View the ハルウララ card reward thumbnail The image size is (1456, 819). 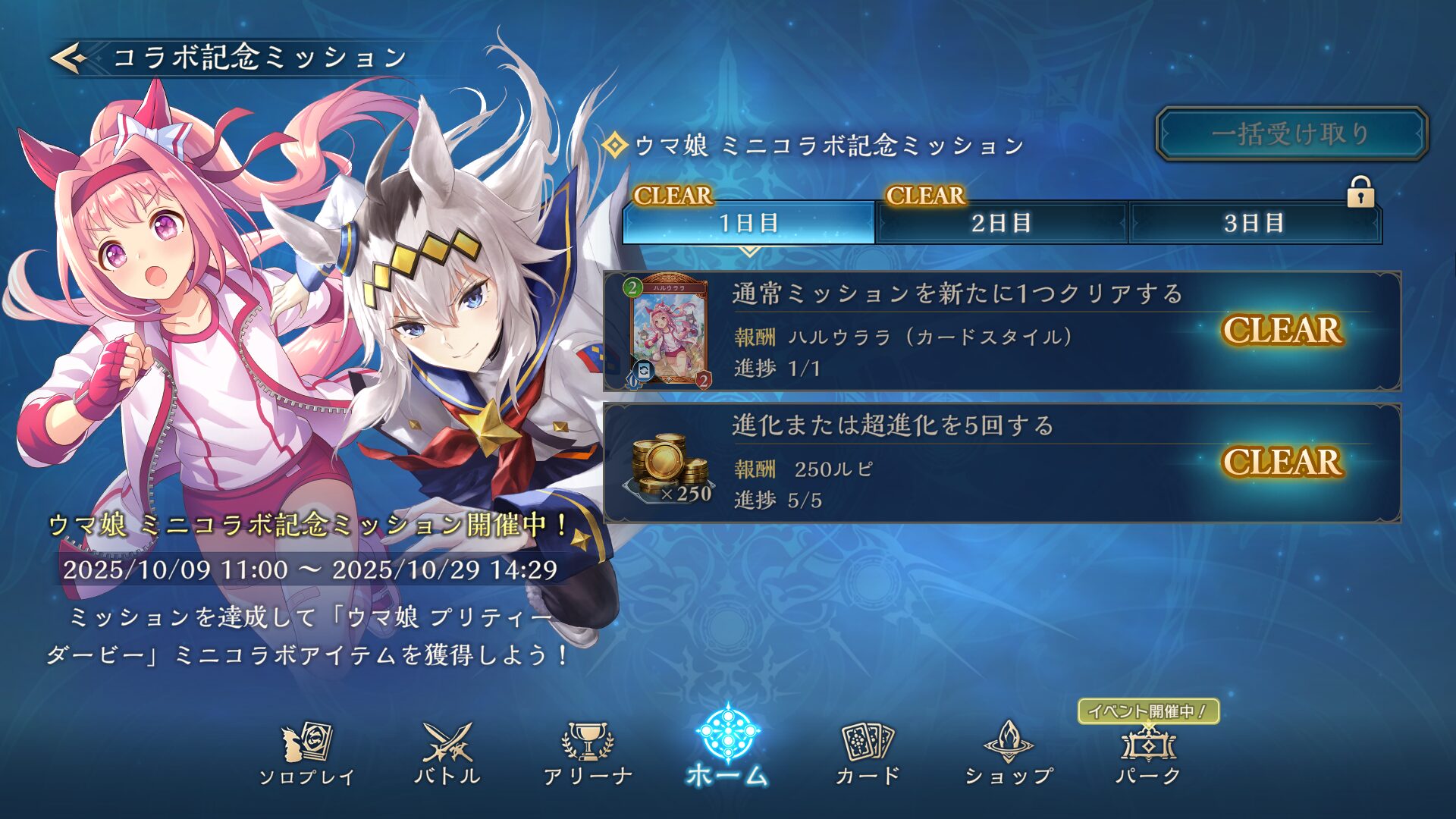pyautogui.click(x=668, y=331)
